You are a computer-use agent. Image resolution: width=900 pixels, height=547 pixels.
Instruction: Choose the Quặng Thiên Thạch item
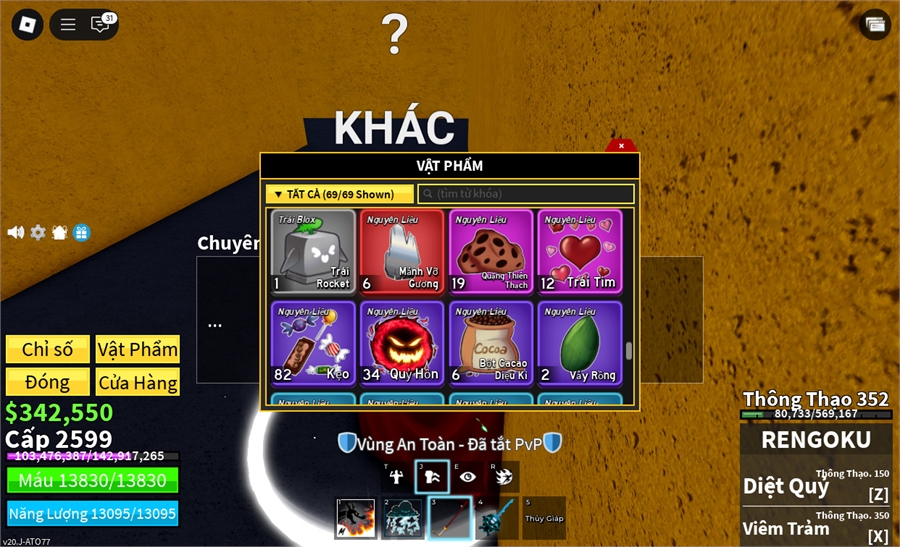491,251
